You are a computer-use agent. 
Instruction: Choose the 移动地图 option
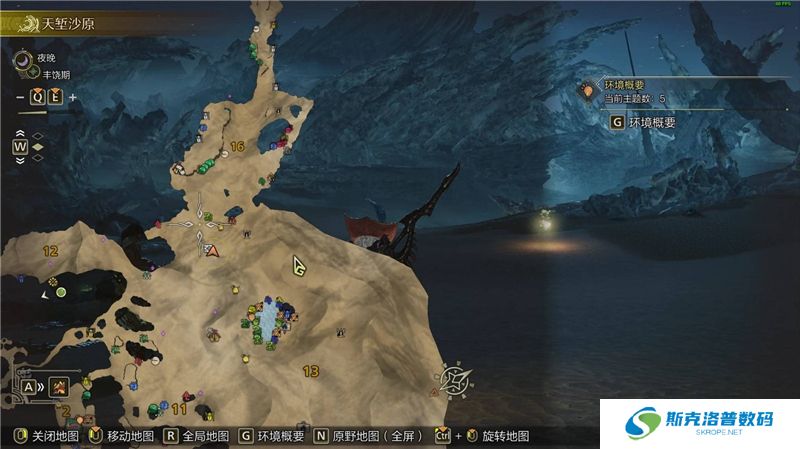pos(121,437)
